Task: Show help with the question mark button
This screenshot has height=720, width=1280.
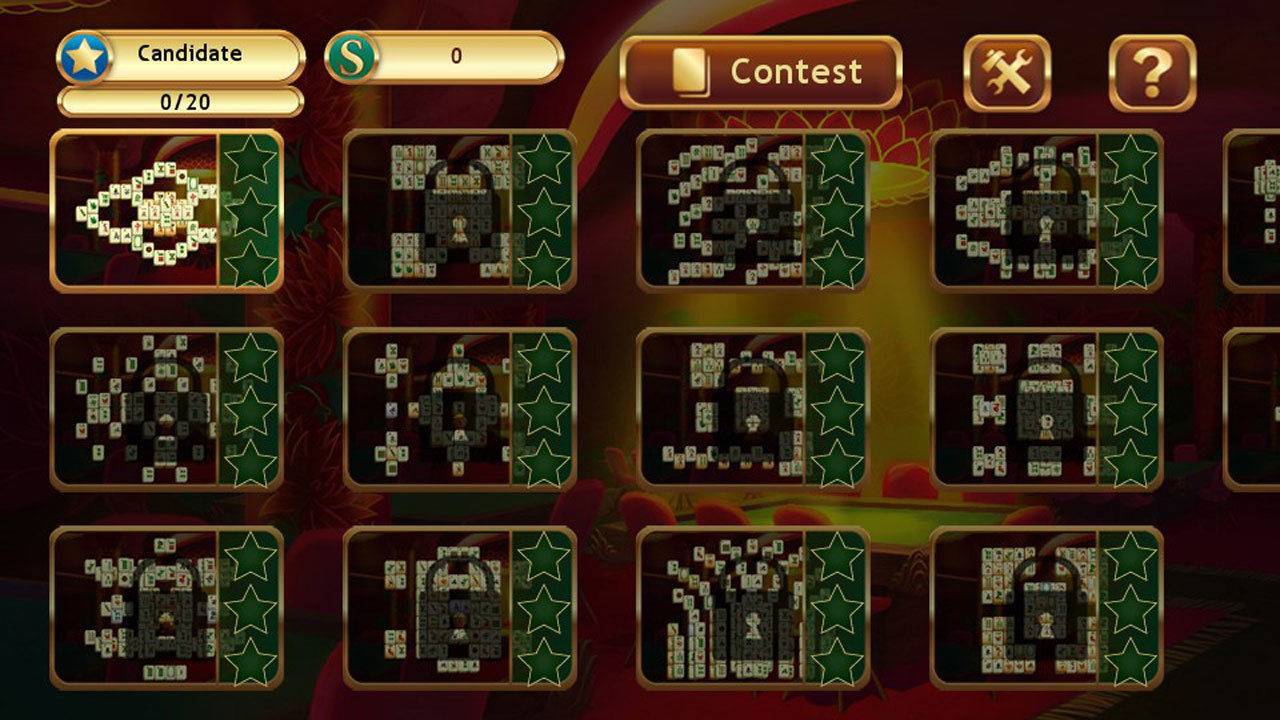Action: (1152, 72)
